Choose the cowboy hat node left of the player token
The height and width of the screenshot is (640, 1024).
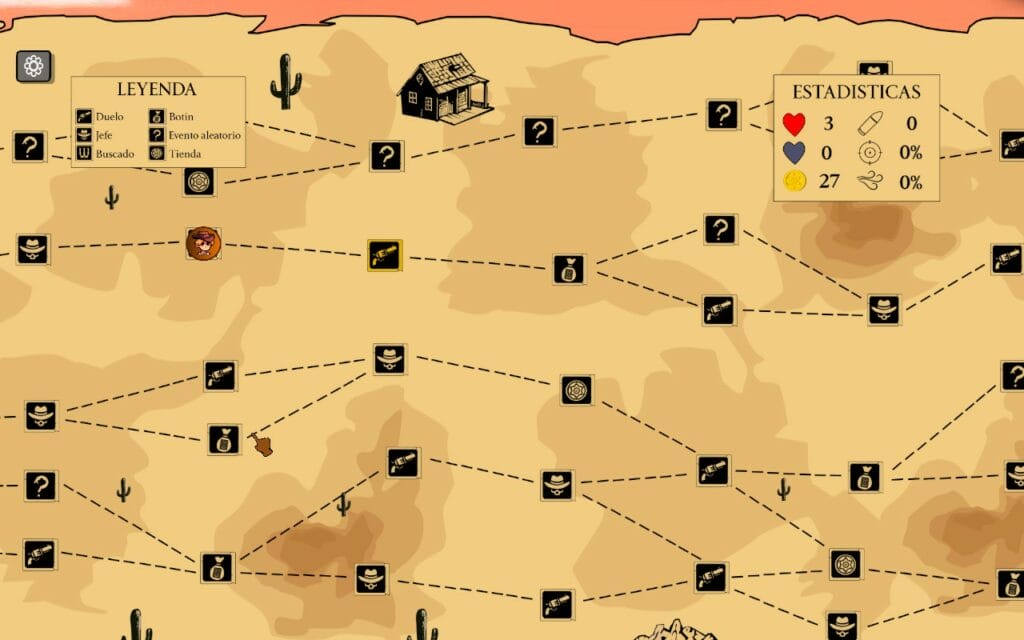coord(33,249)
